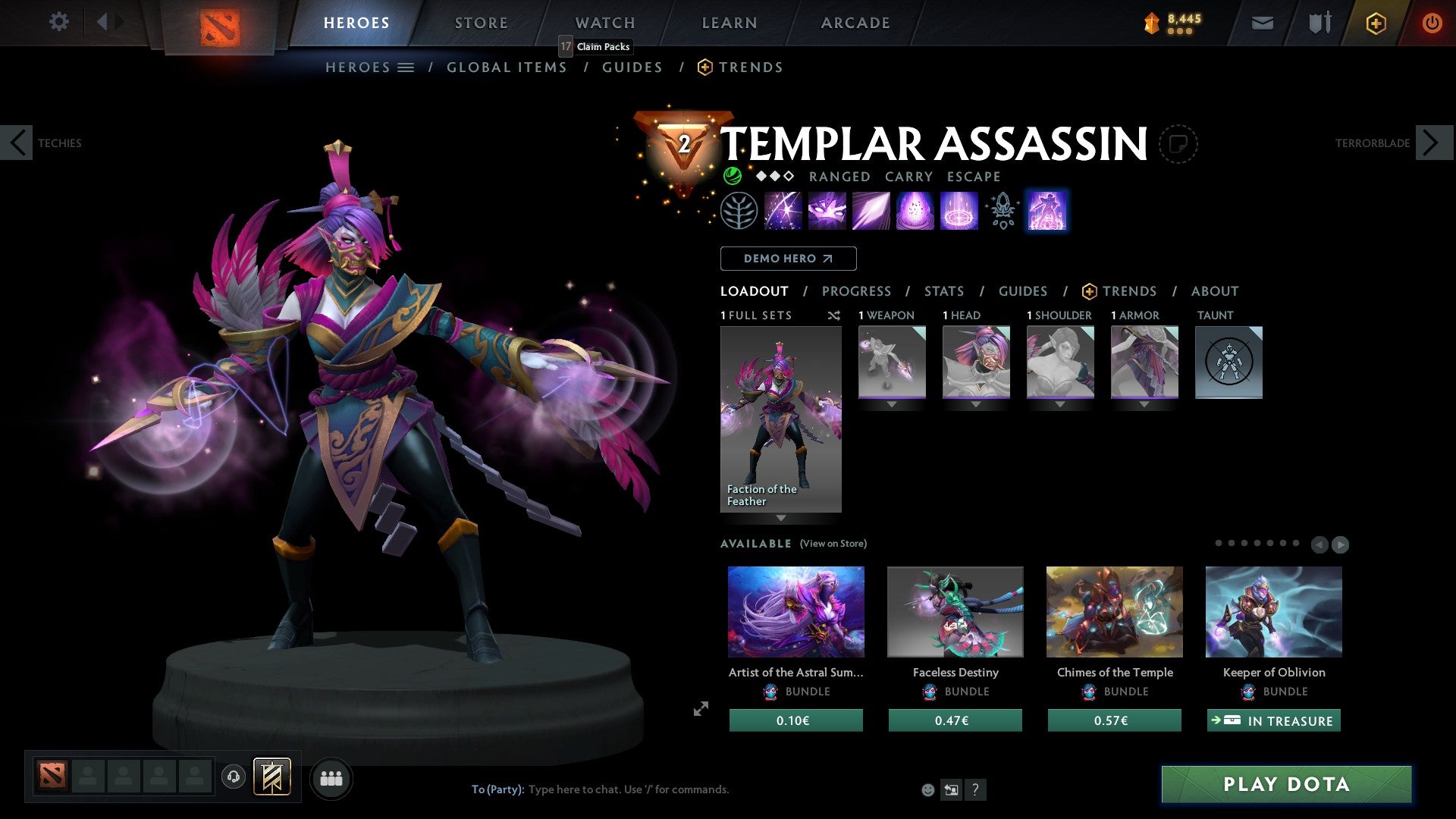Click the friends list icon near the chat bar

point(331,777)
